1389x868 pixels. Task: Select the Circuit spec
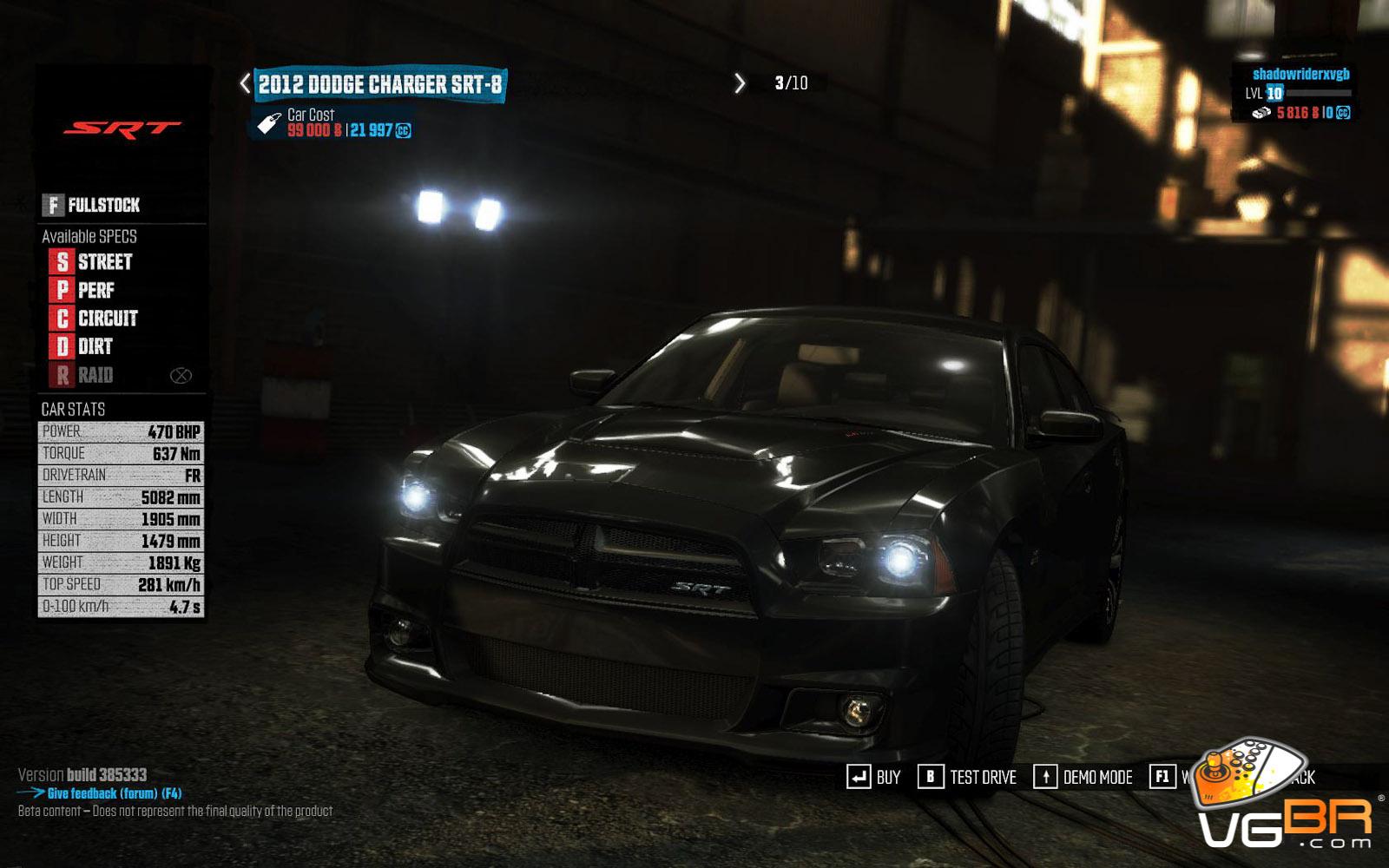95,319
